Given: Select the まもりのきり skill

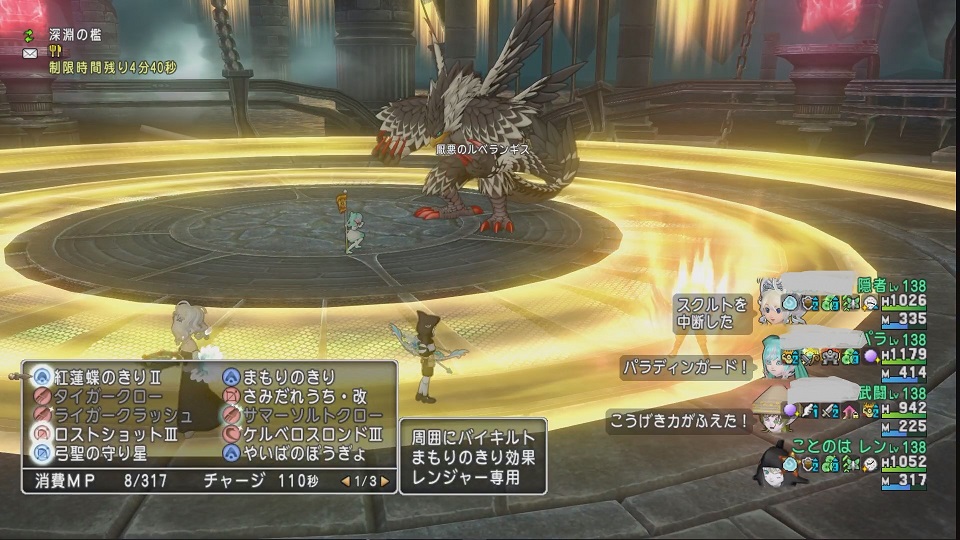Looking at the screenshot, I should point(291,377).
